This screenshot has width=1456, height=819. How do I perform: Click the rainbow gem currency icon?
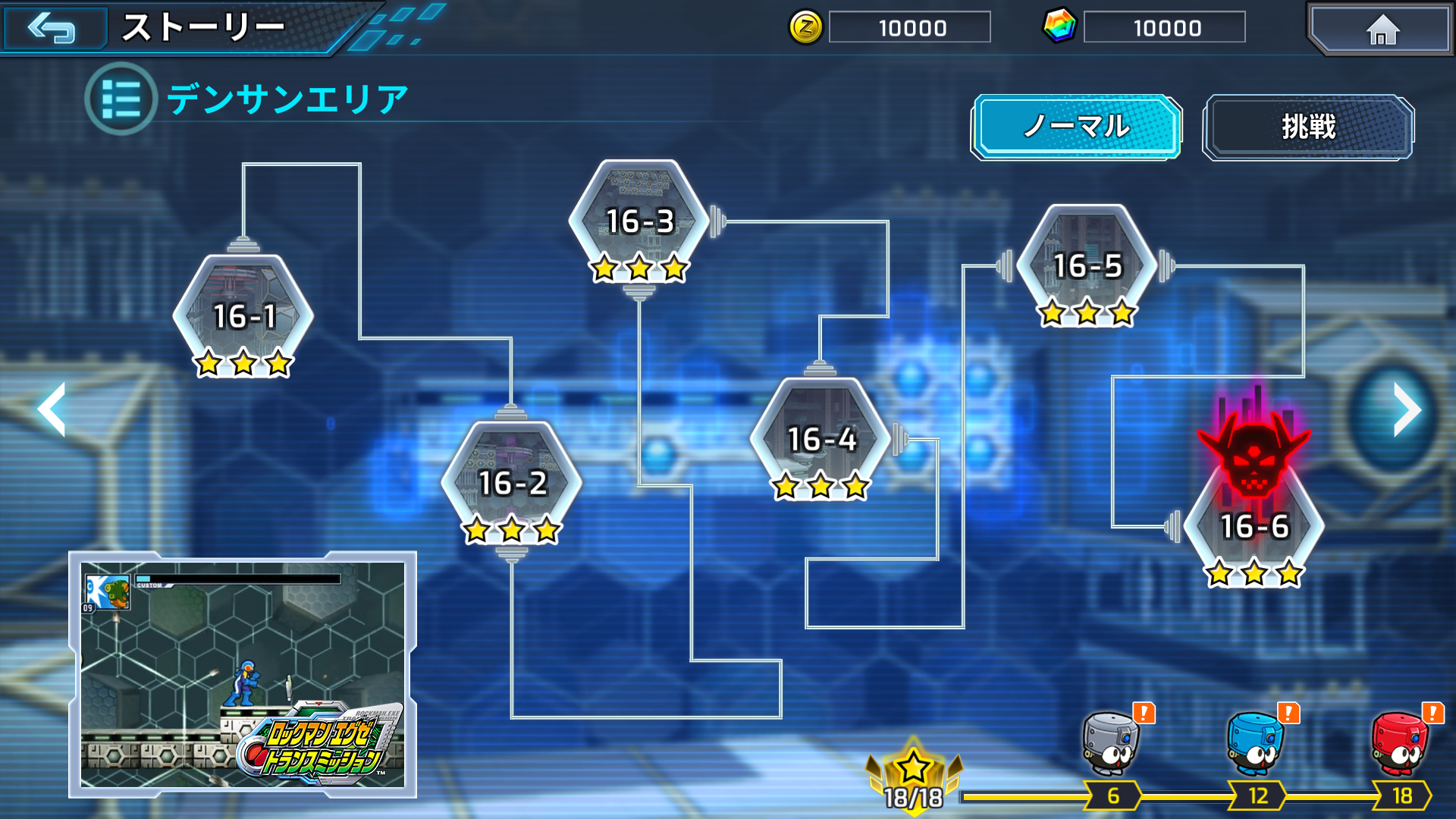pyautogui.click(x=1059, y=27)
